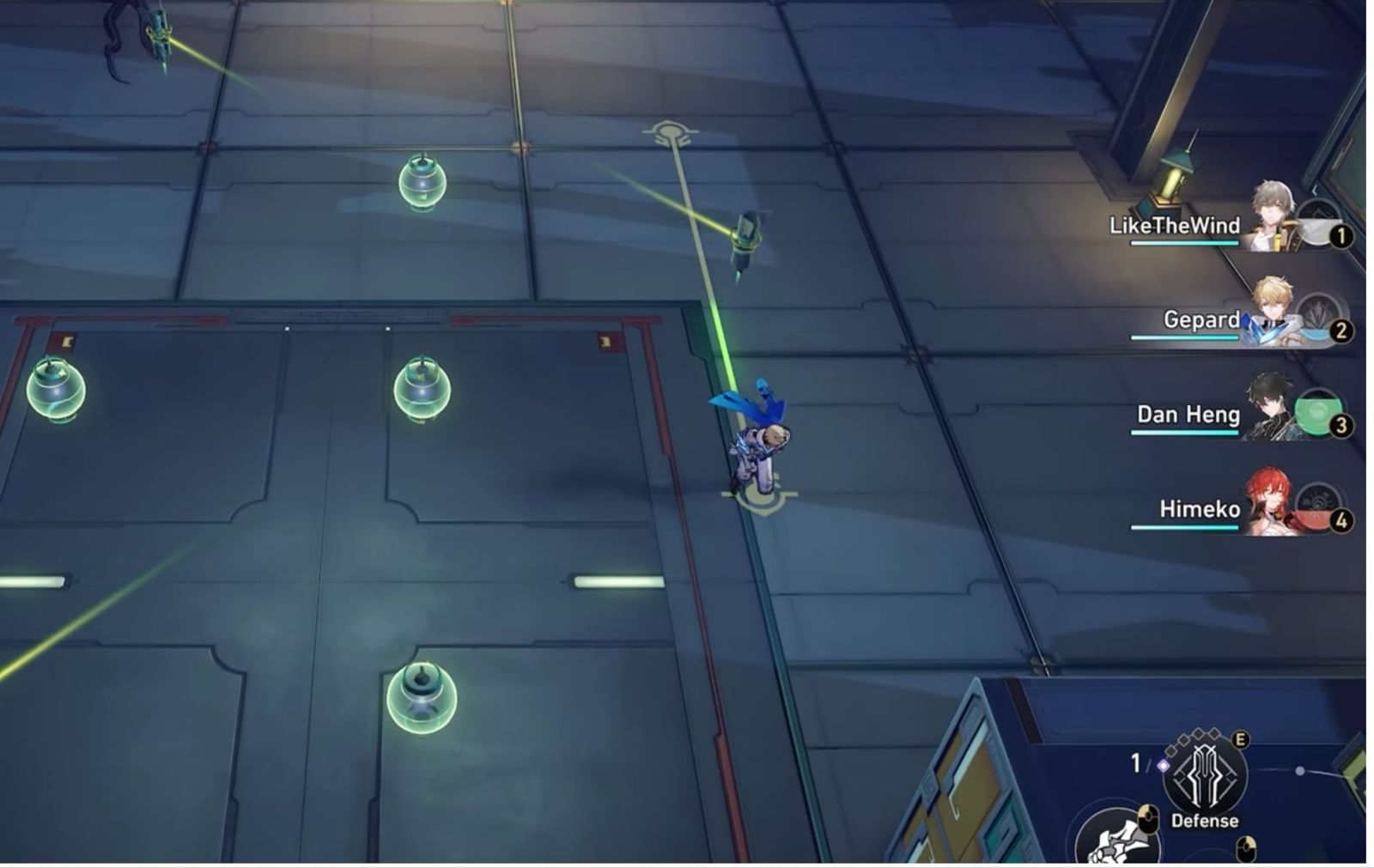This screenshot has width=1374, height=868.
Task: Select Gepard's character portrait
Action: tap(1272, 307)
